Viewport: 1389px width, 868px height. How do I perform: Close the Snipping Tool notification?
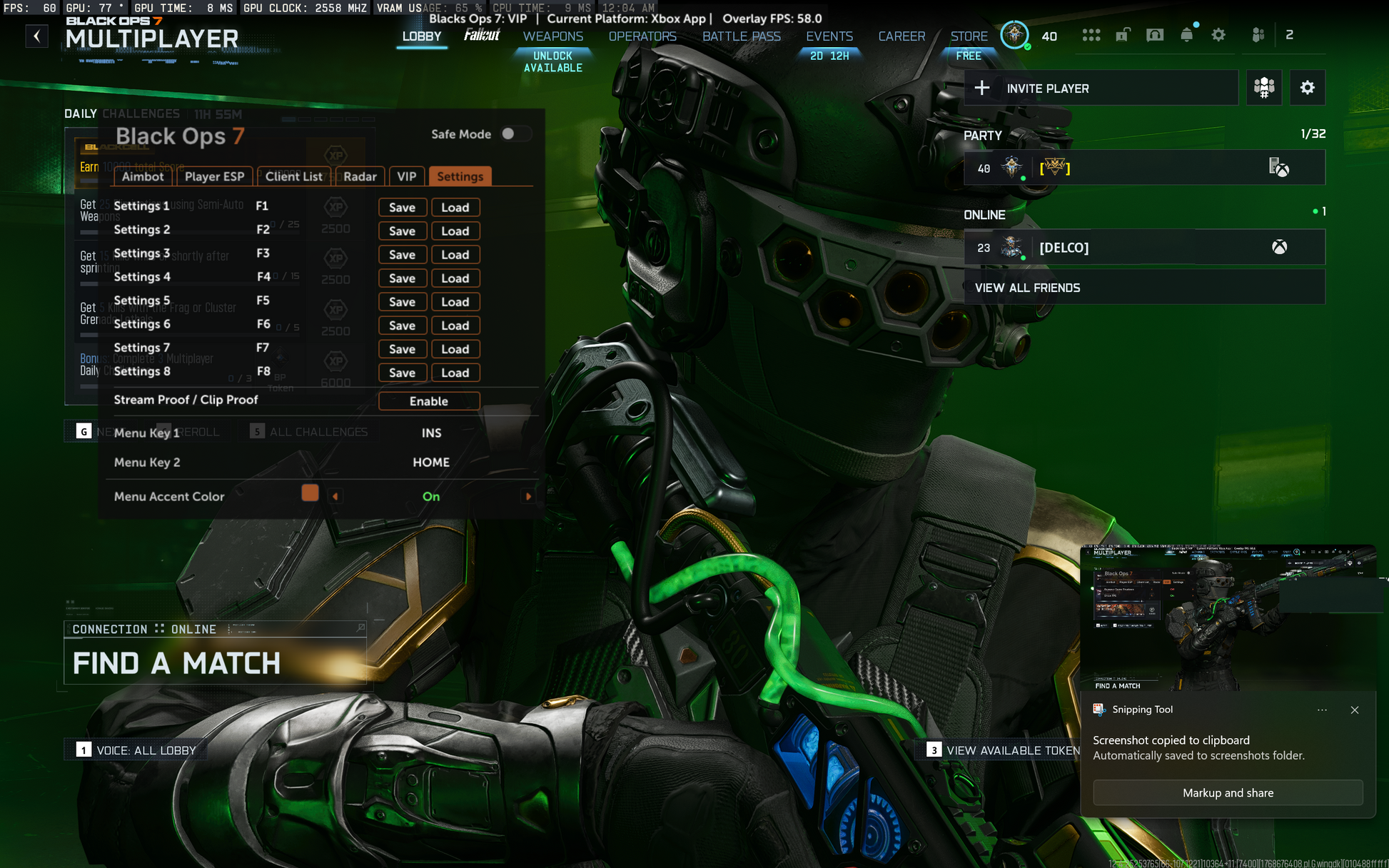pyautogui.click(x=1354, y=710)
